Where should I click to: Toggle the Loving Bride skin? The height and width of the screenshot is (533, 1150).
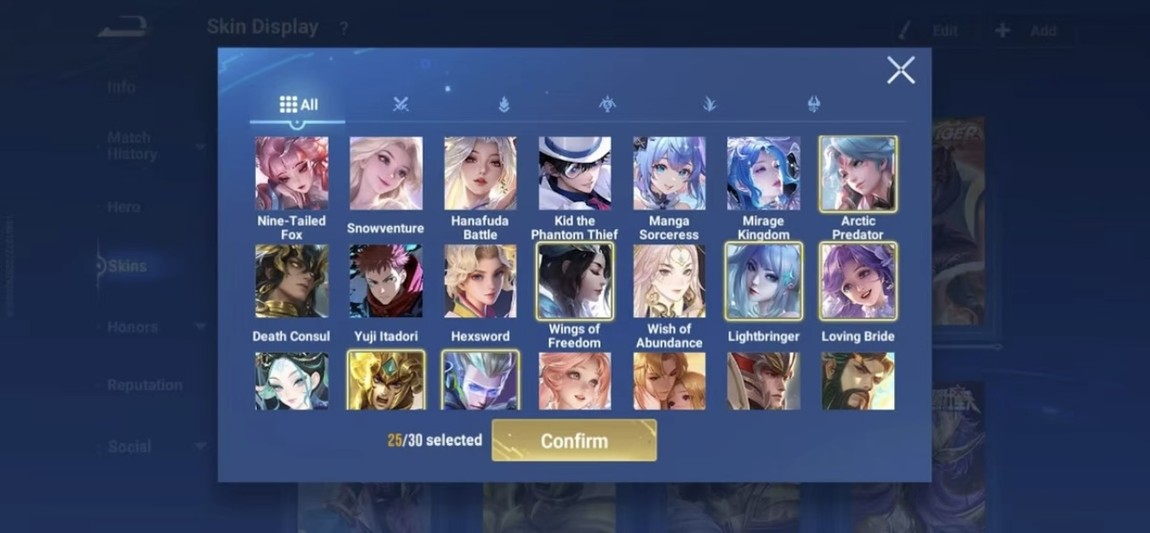click(858, 282)
